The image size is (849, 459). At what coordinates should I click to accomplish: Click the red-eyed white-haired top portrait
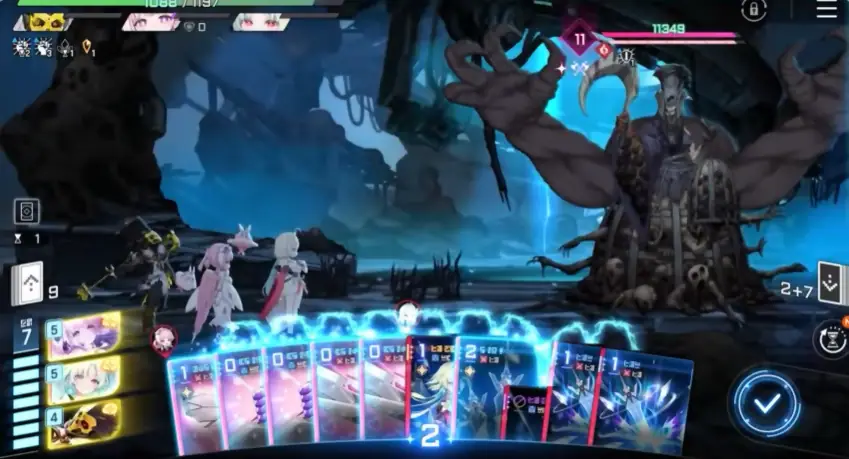pos(261,21)
